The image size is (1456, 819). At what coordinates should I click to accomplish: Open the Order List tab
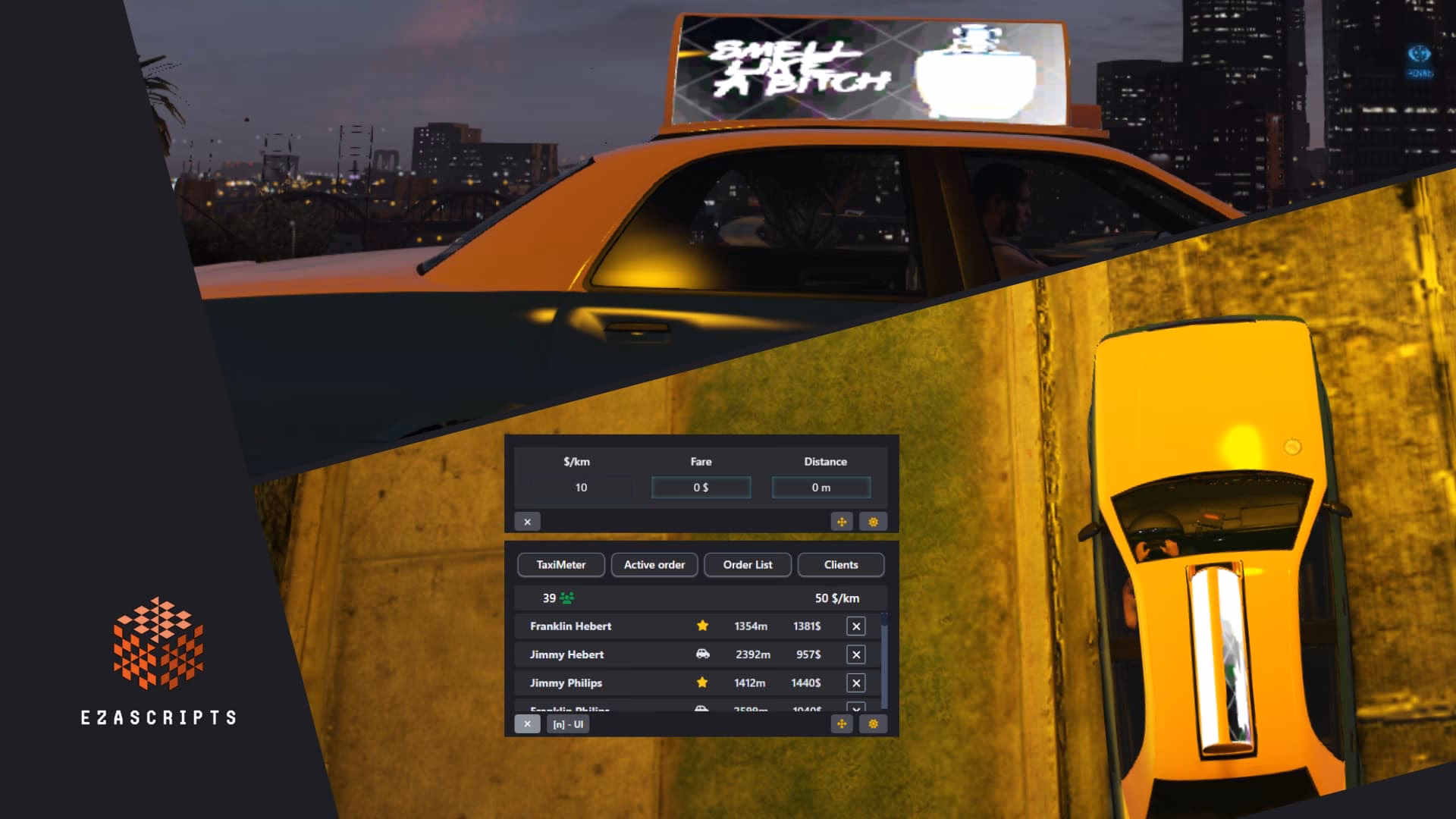point(747,565)
